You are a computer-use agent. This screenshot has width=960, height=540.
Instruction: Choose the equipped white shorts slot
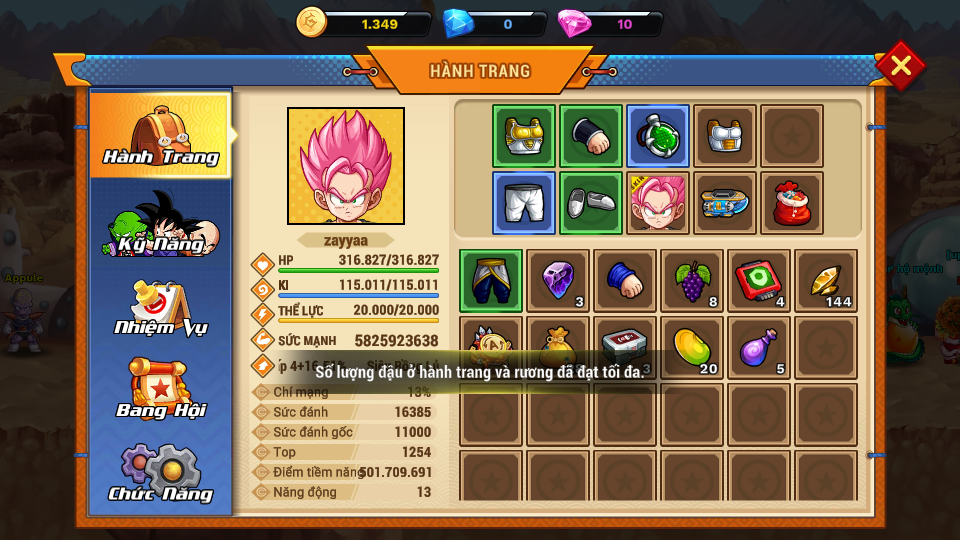524,203
